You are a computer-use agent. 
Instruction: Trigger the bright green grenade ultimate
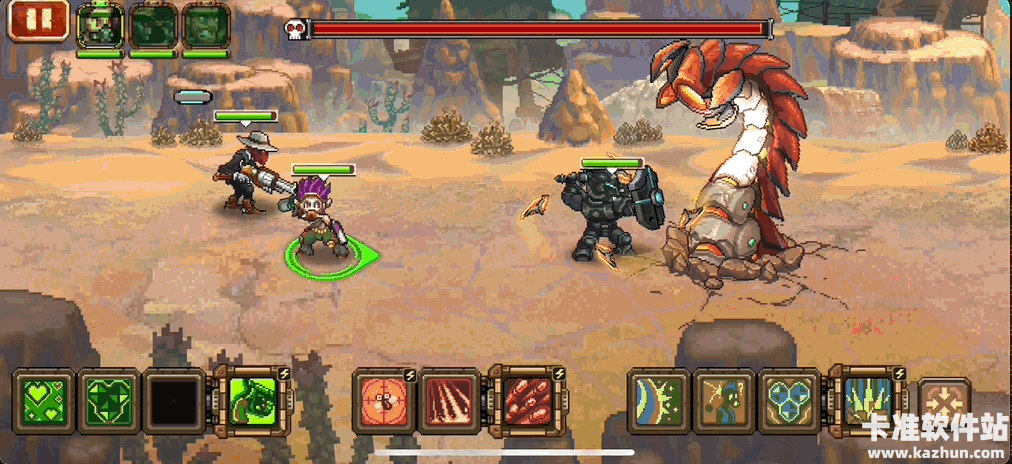point(251,401)
